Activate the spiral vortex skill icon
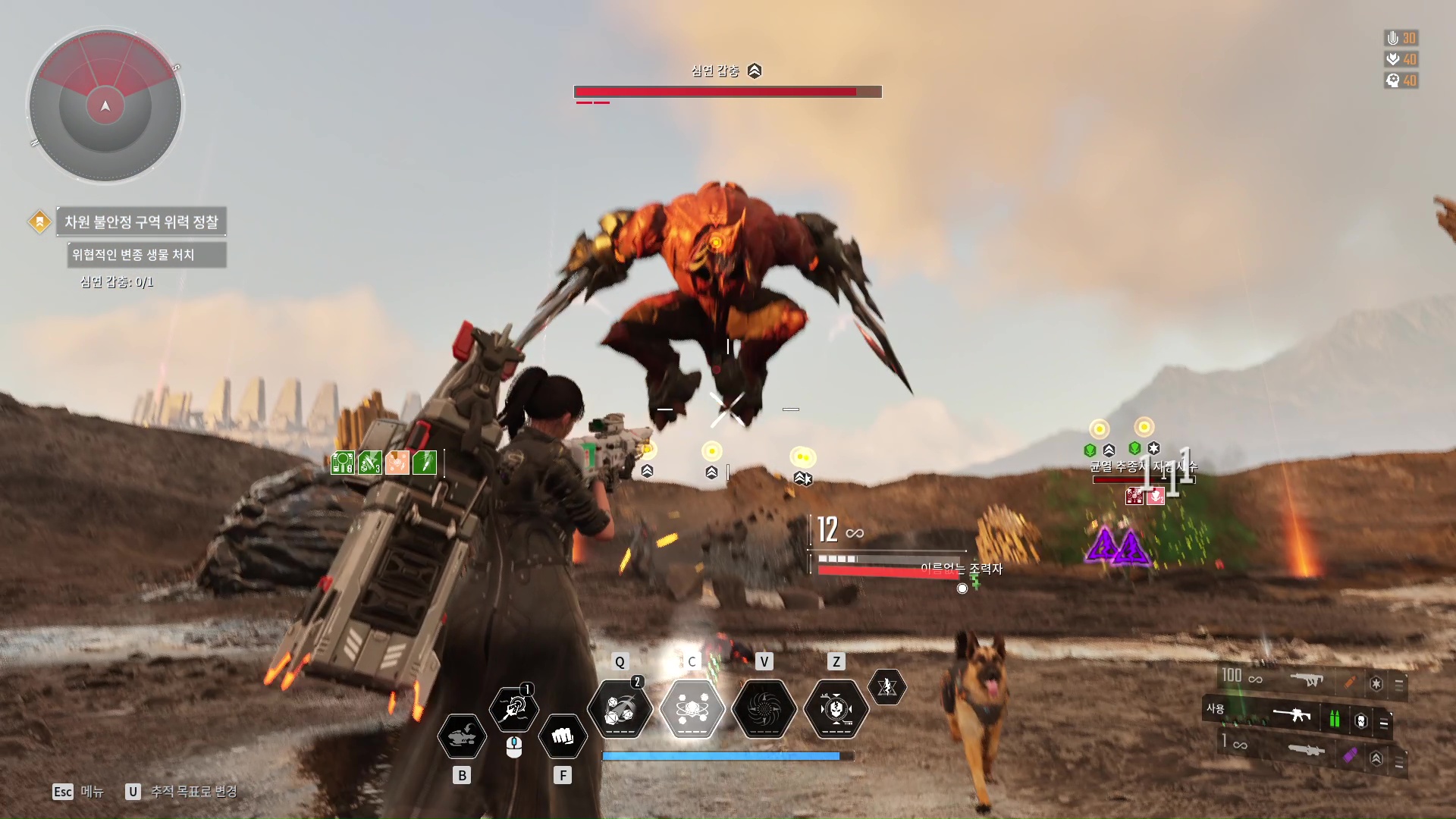 point(764,710)
